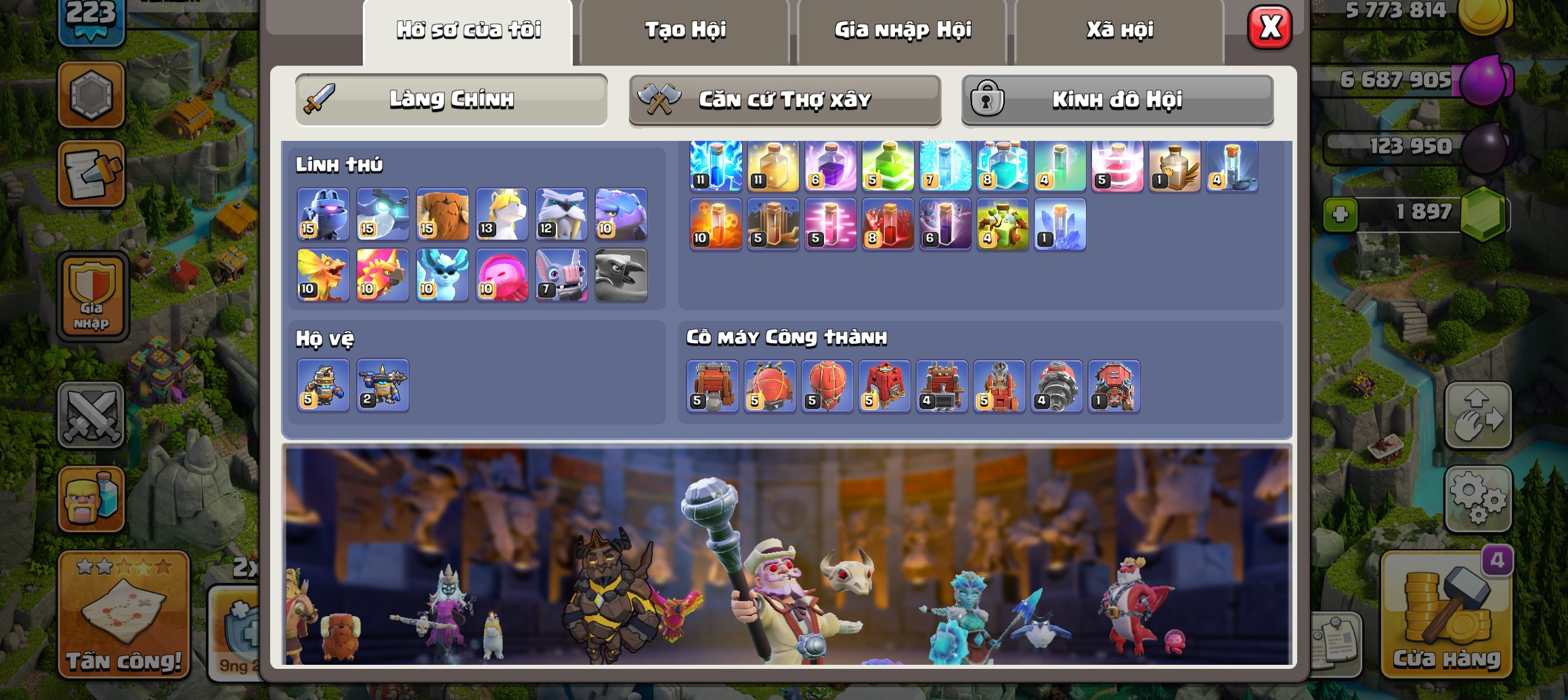
Task: Choose the Làng Chính section button
Action: tap(452, 100)
